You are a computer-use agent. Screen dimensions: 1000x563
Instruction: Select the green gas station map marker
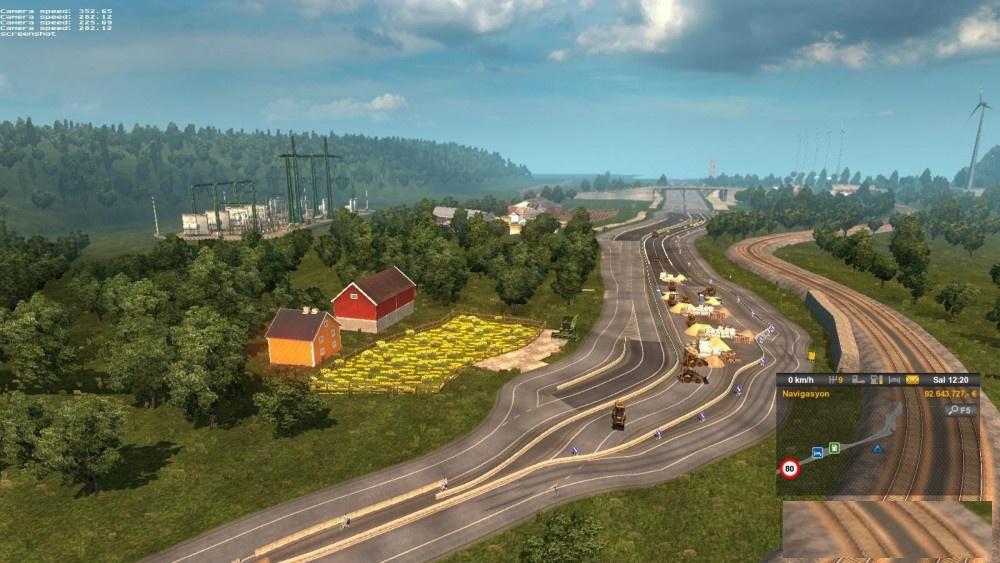click(x=832, y=449)
